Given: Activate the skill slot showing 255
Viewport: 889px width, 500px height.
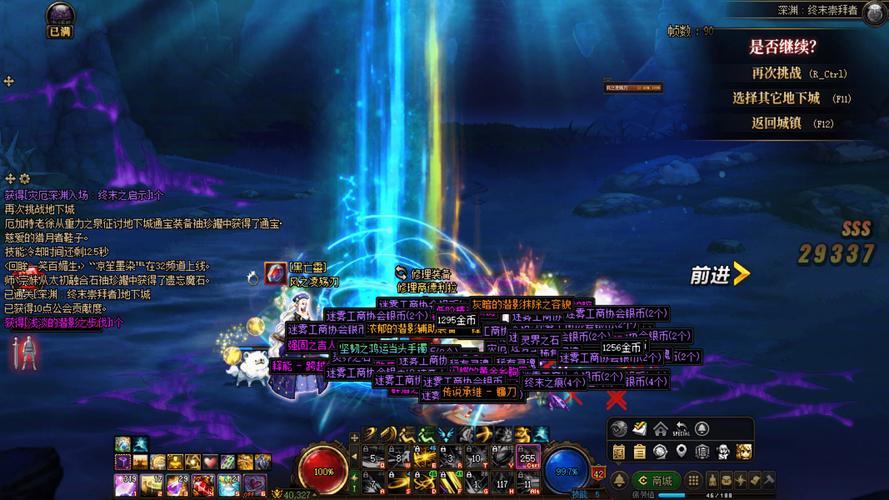Looking at the screenshot, I should coord(528,458).
